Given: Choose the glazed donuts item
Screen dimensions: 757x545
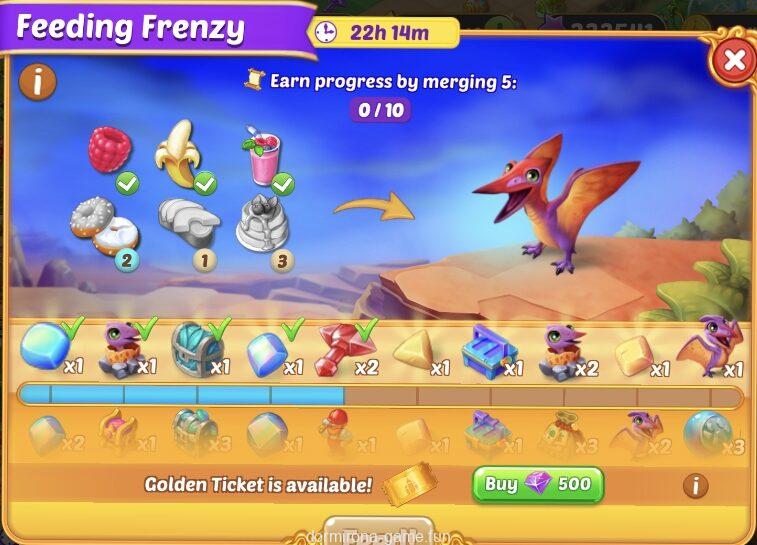Looking at the screenshot, I should click(x=103, y=224).
